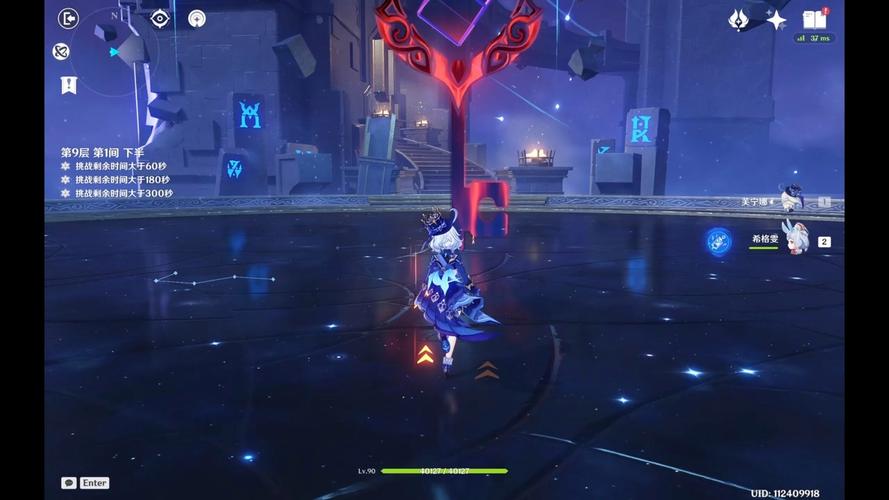Switch to party member 芙宁娜

[x=790, y=200]
